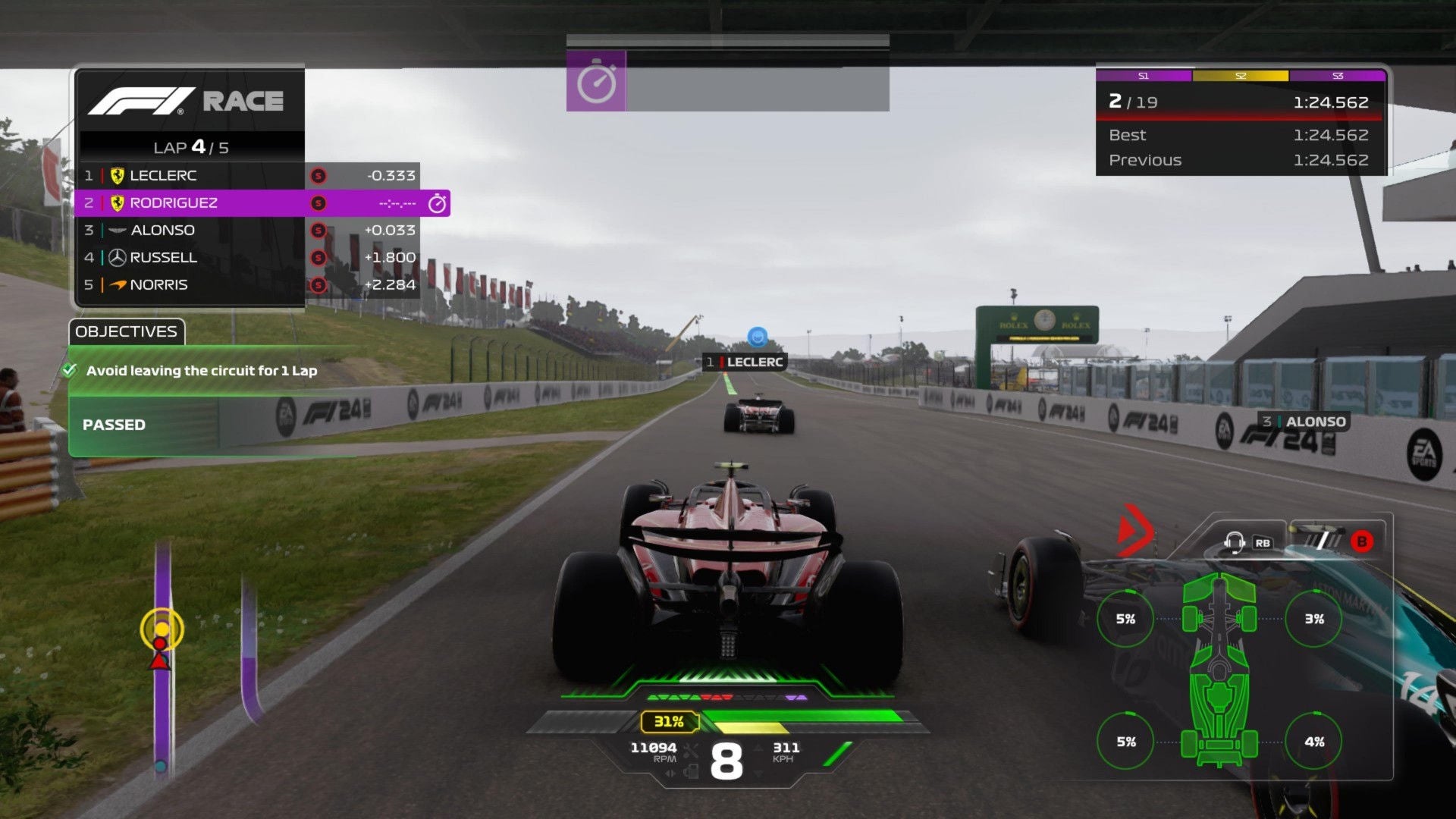Select Norris in the leaderboard list

point(190,285)
